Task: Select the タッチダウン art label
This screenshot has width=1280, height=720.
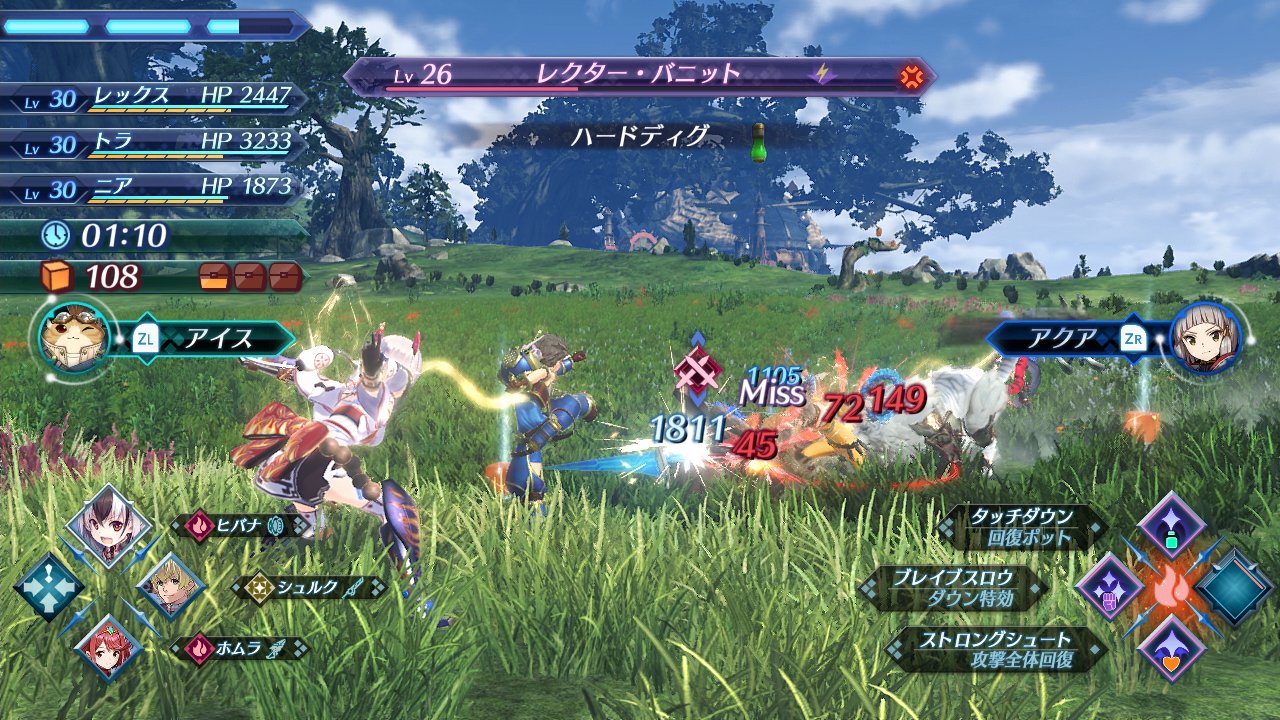Action: (1021, 526)
